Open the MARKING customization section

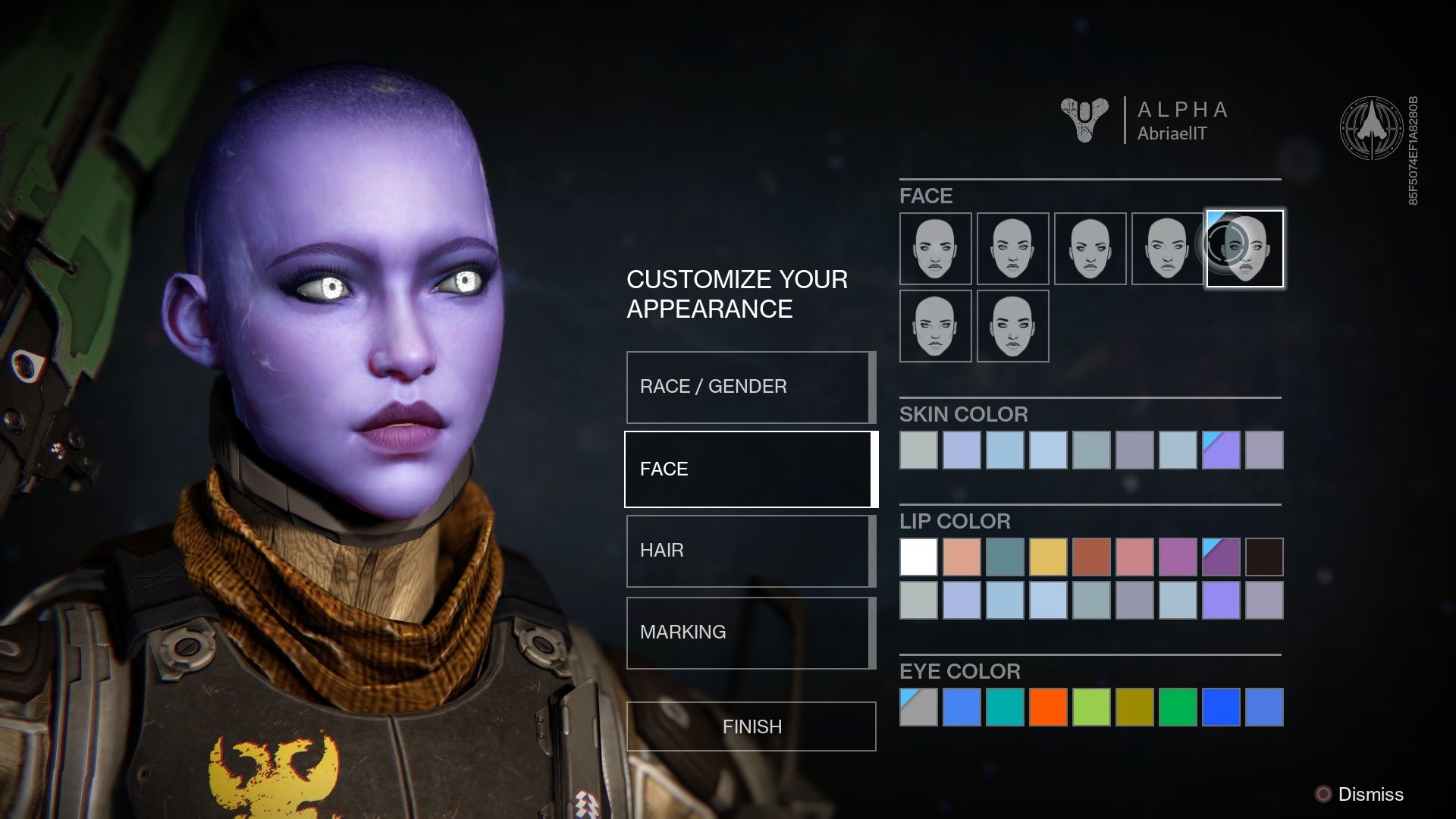749,632
